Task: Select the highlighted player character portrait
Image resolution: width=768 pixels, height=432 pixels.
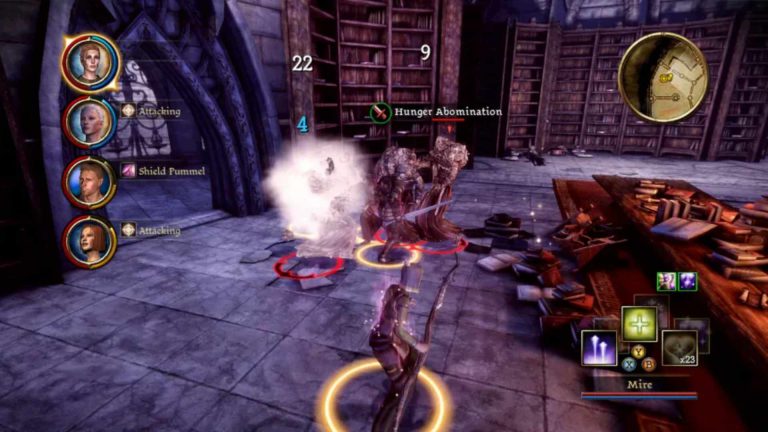Action: [89, 62]
